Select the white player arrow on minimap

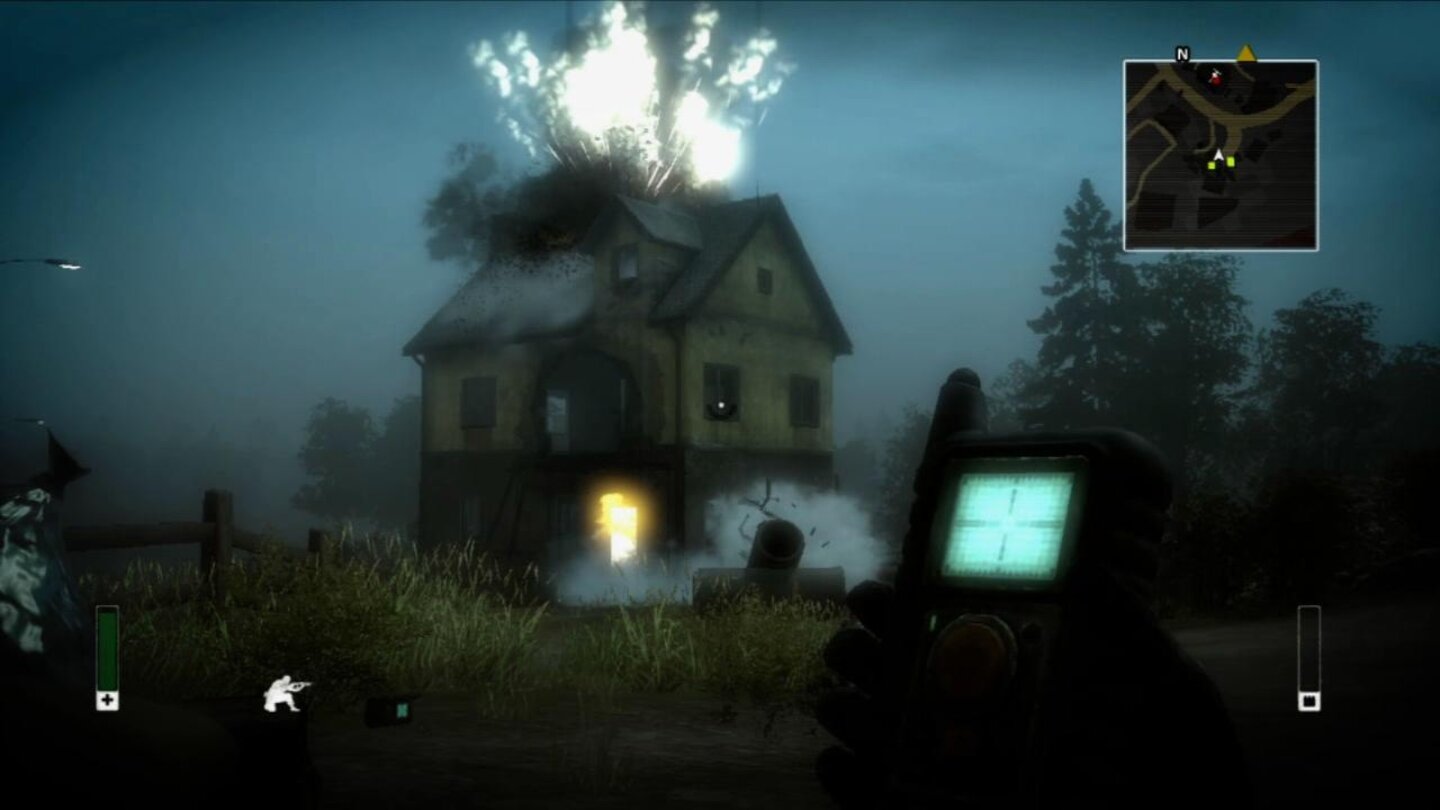tap(1218, 155)
